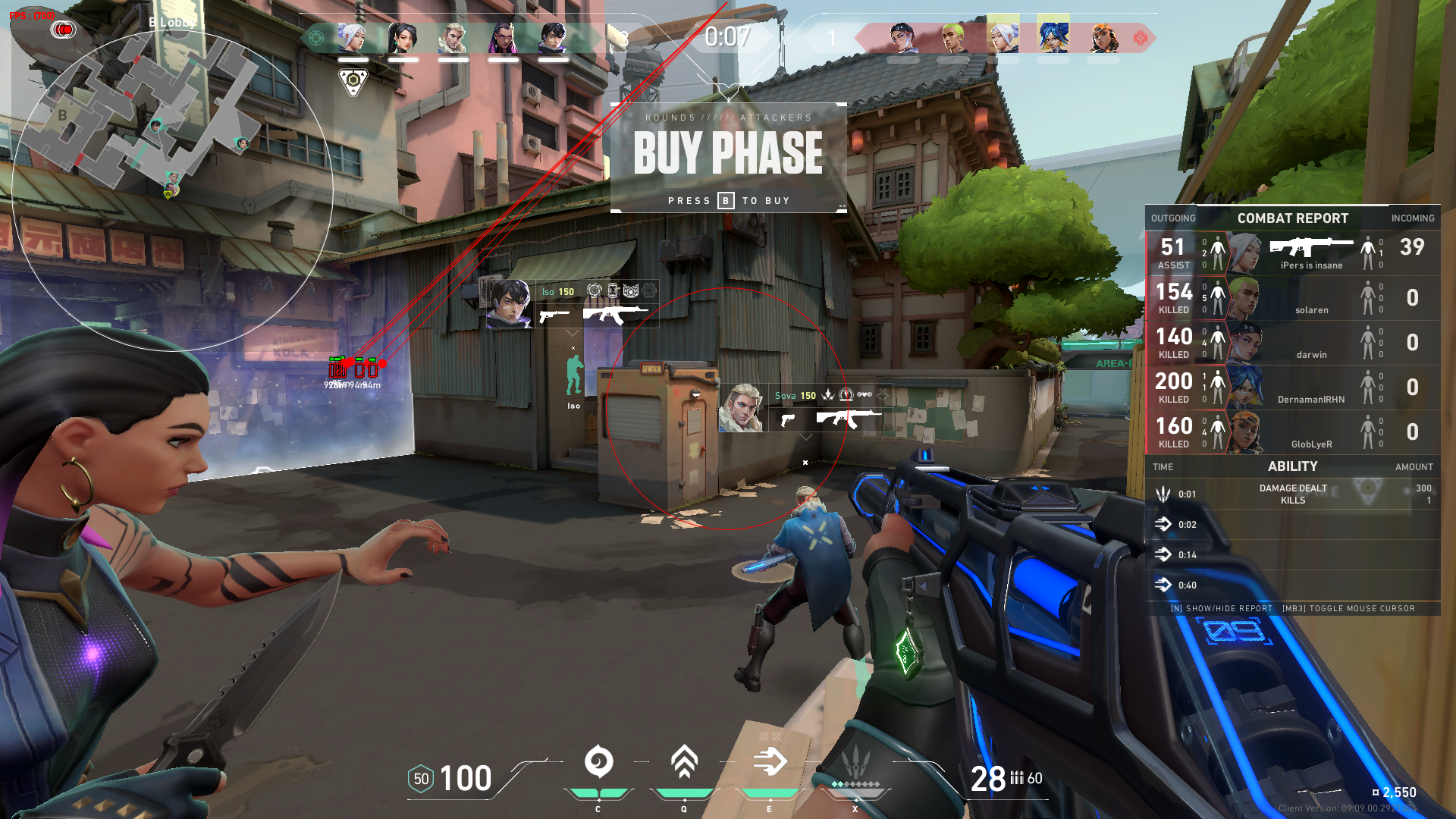The image size is (1456, 819).
Task: Click the spike icon below ally portraits
Action: pos(353,81)
